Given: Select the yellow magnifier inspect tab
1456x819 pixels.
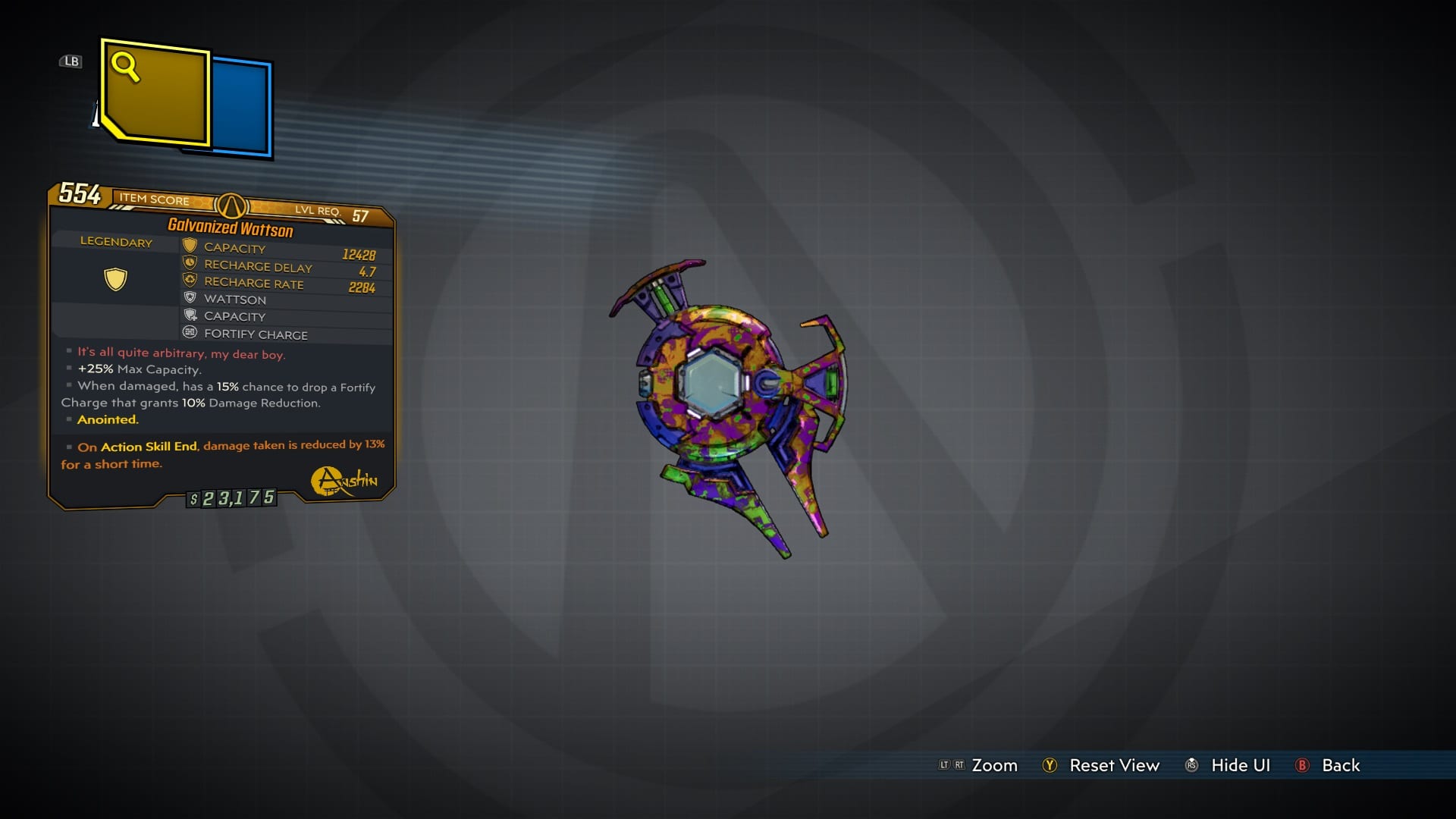Looking at the screenshot, I should (x=155, y=93).
